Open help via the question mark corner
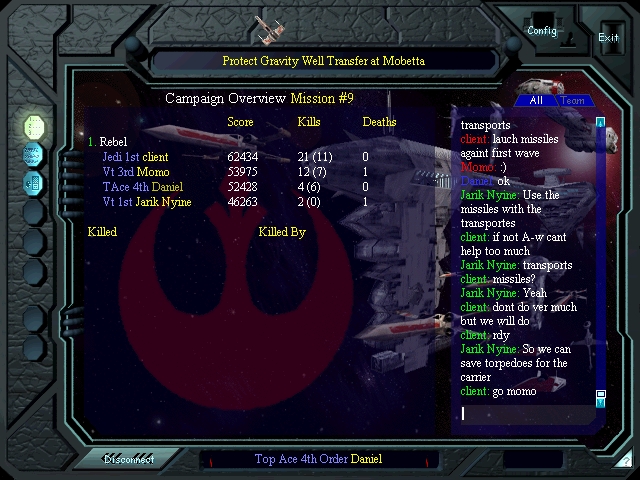The image size is (640, 480). coord(625,461)
